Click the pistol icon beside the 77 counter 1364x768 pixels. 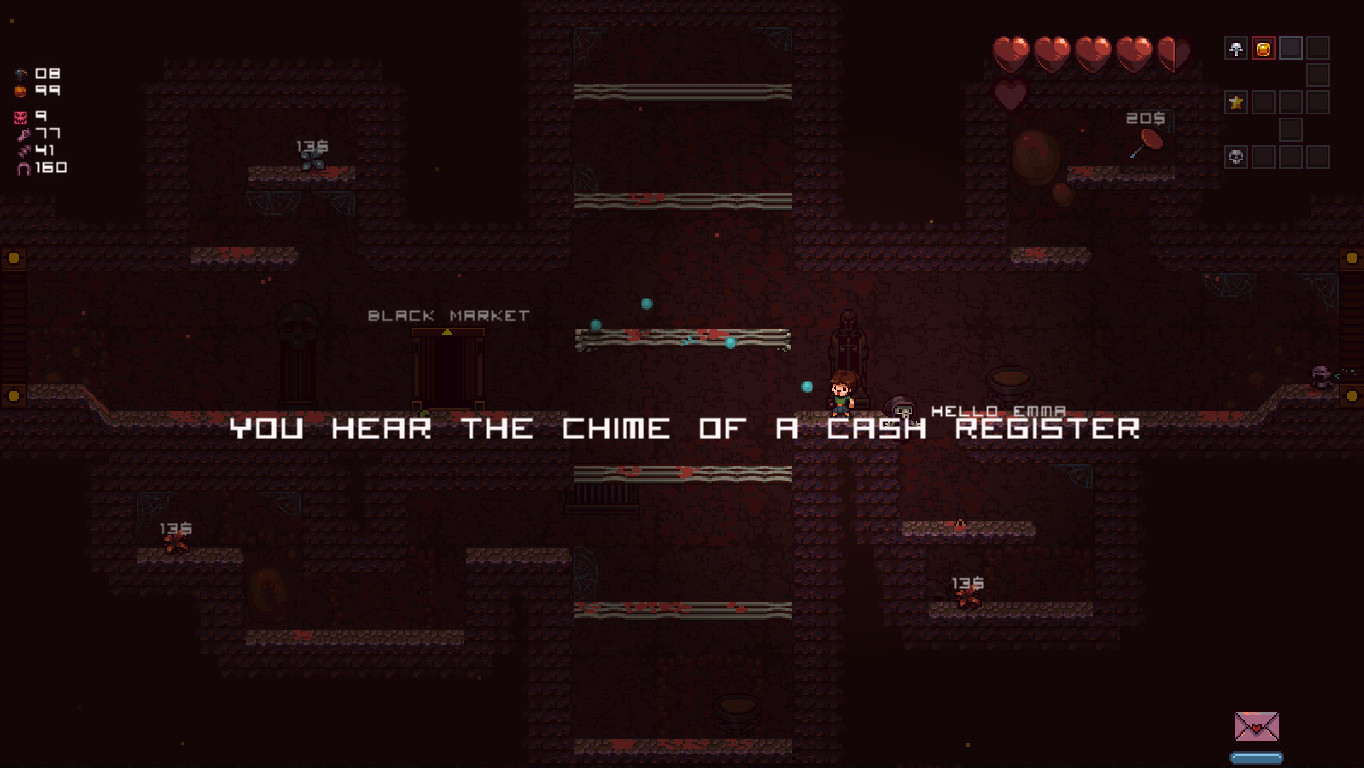click(23, 133)
